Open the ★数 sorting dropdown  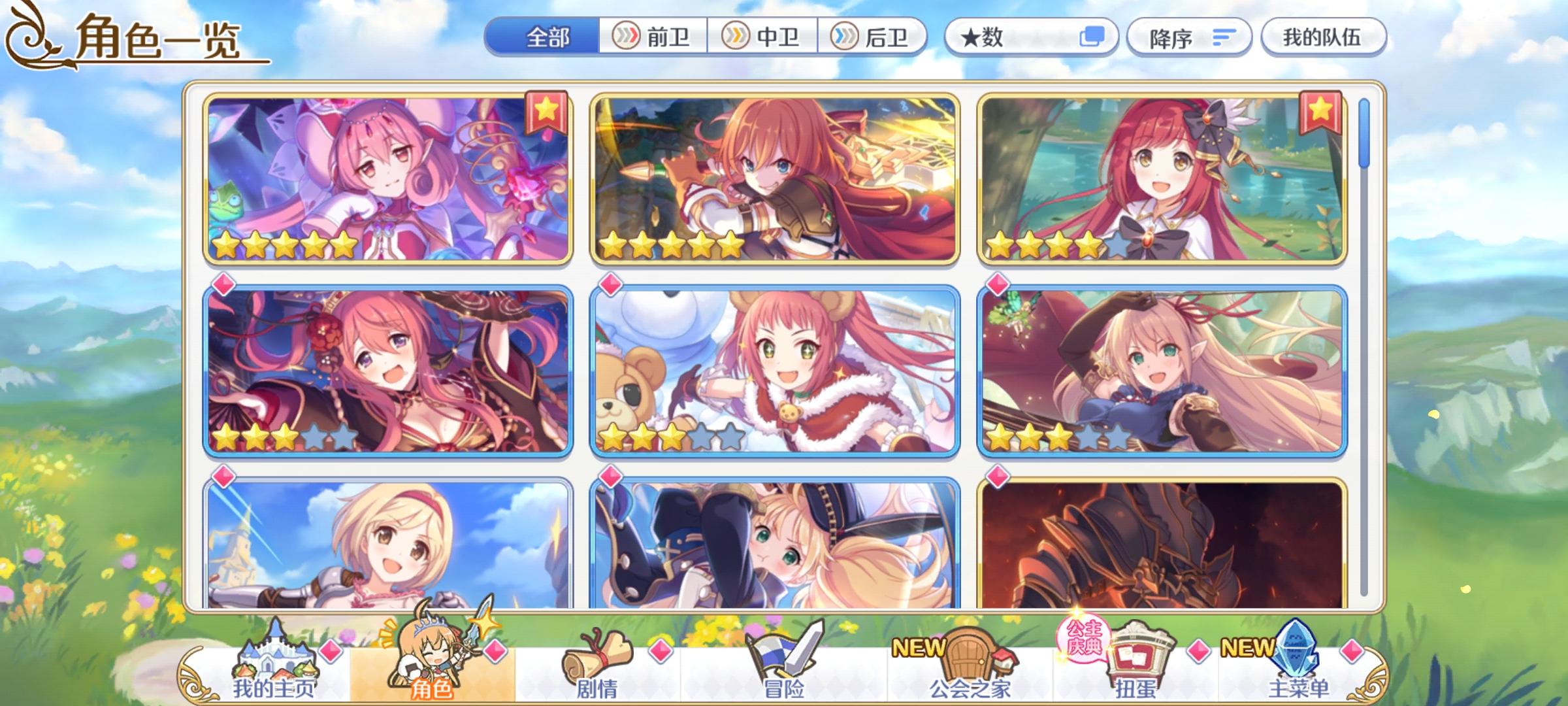tap(1019, 38)
